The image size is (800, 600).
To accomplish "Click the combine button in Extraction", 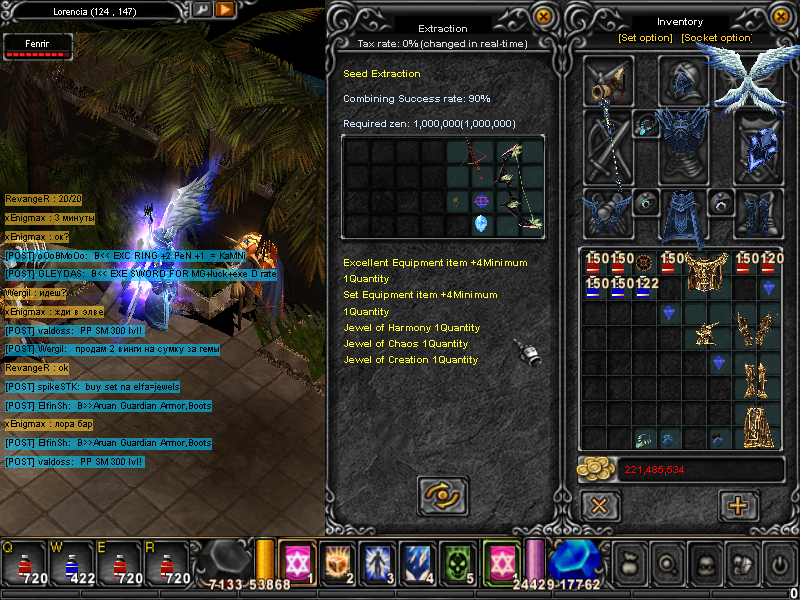I will 442,495.
